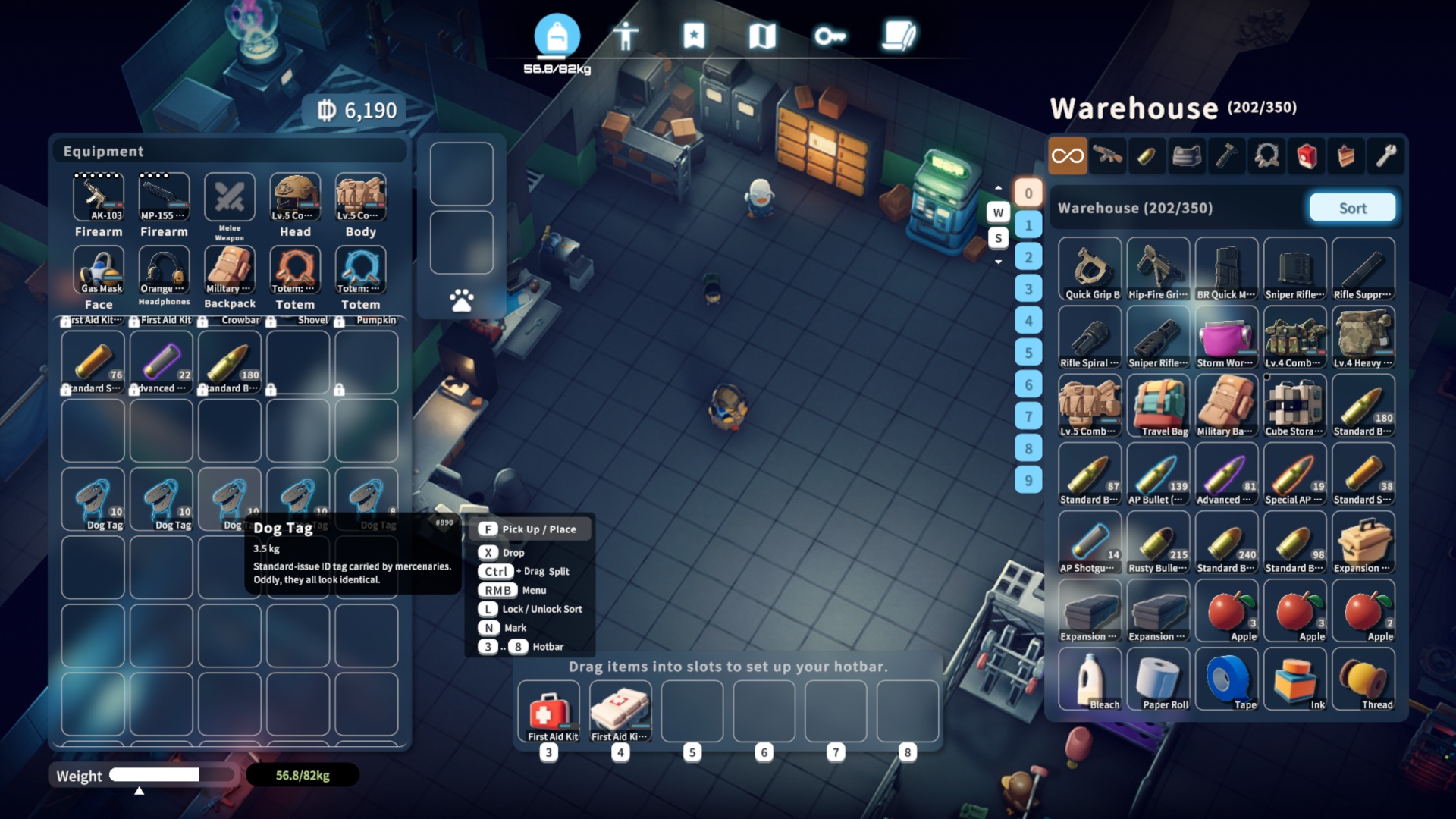Select the Military Backpack equipment slot
The width and height of the screenshot is (1456, 819).
pos(230,270)
